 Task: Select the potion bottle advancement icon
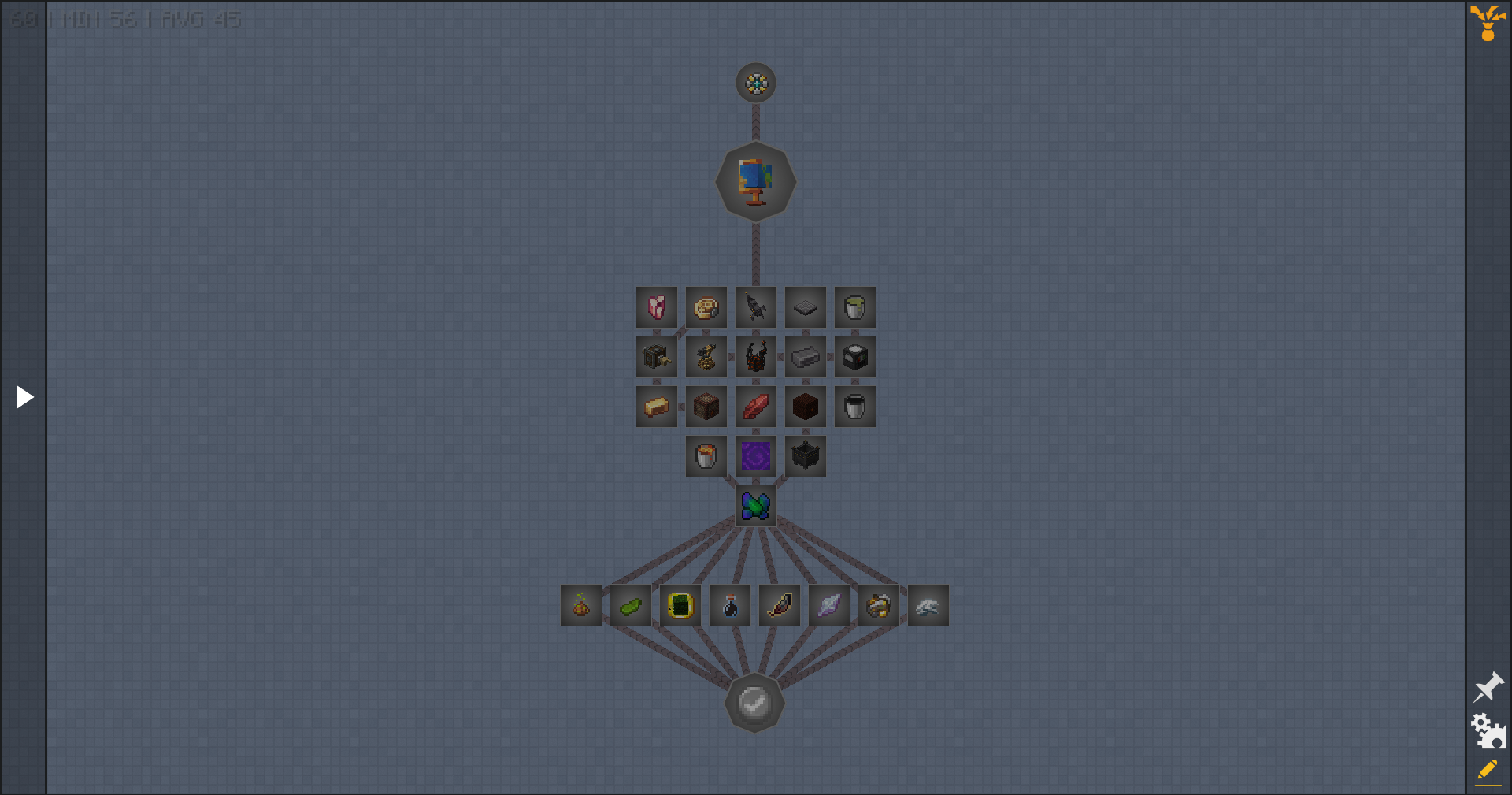click(x=730, y=605)
